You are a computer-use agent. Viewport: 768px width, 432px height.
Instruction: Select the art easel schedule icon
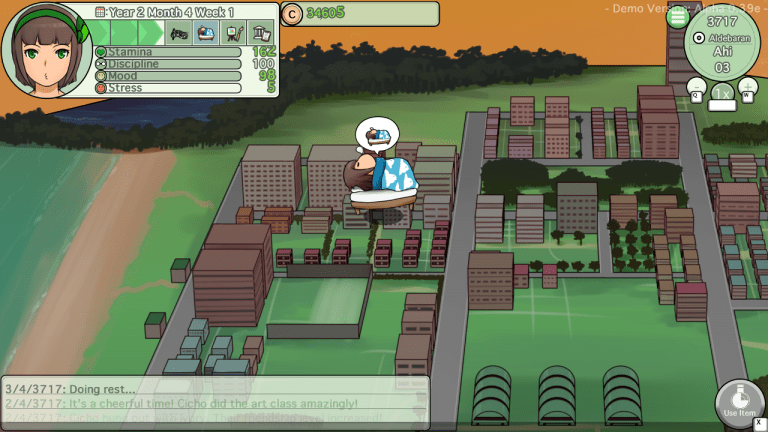(233, 33)
